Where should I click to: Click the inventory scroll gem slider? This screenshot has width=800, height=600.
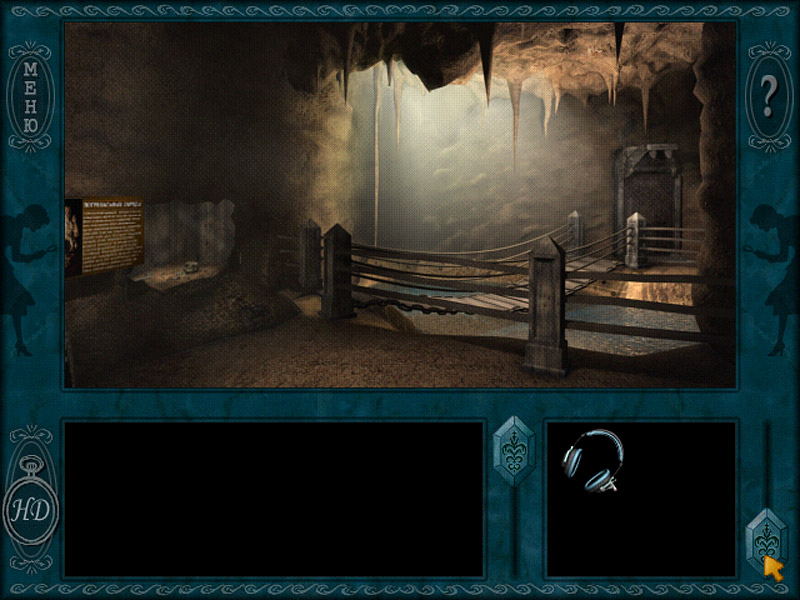767,539
